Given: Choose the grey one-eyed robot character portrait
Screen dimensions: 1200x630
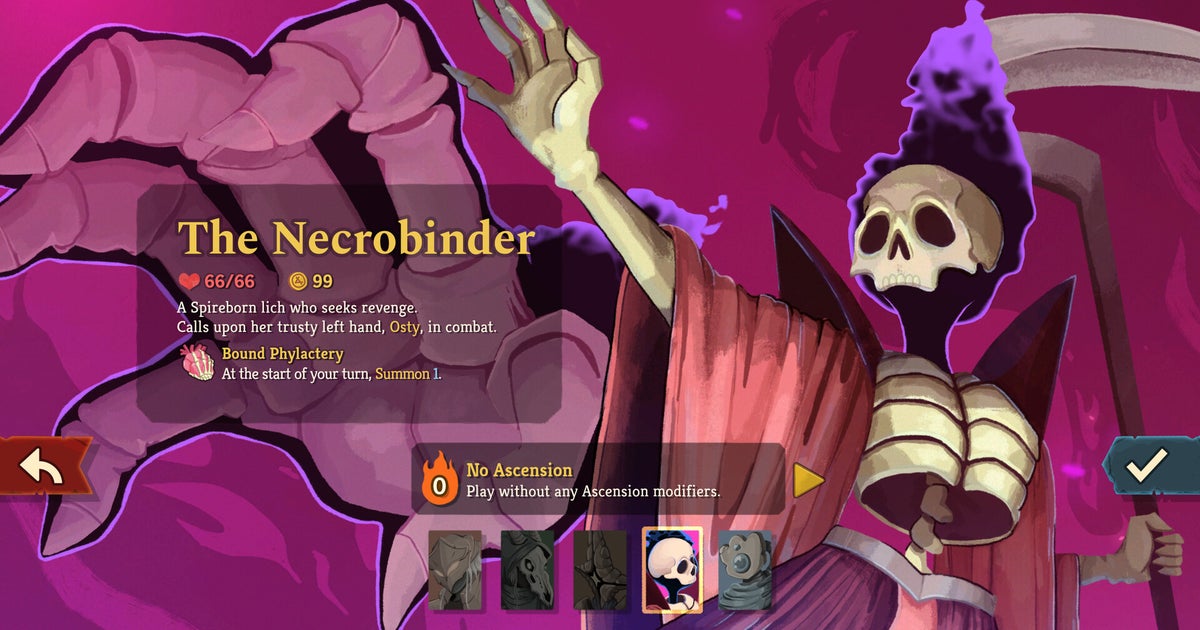Looking at the screenshot, I should click(745, 570).
